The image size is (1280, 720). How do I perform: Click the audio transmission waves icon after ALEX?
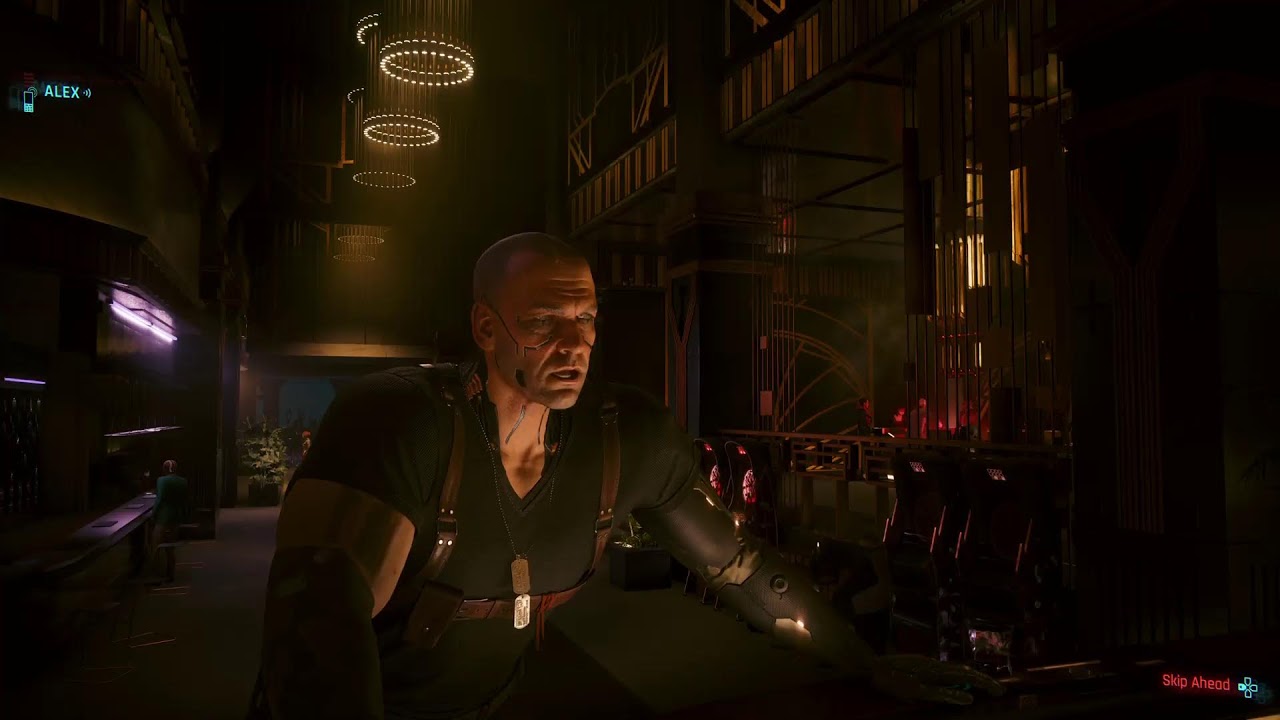tap(87, 93)
